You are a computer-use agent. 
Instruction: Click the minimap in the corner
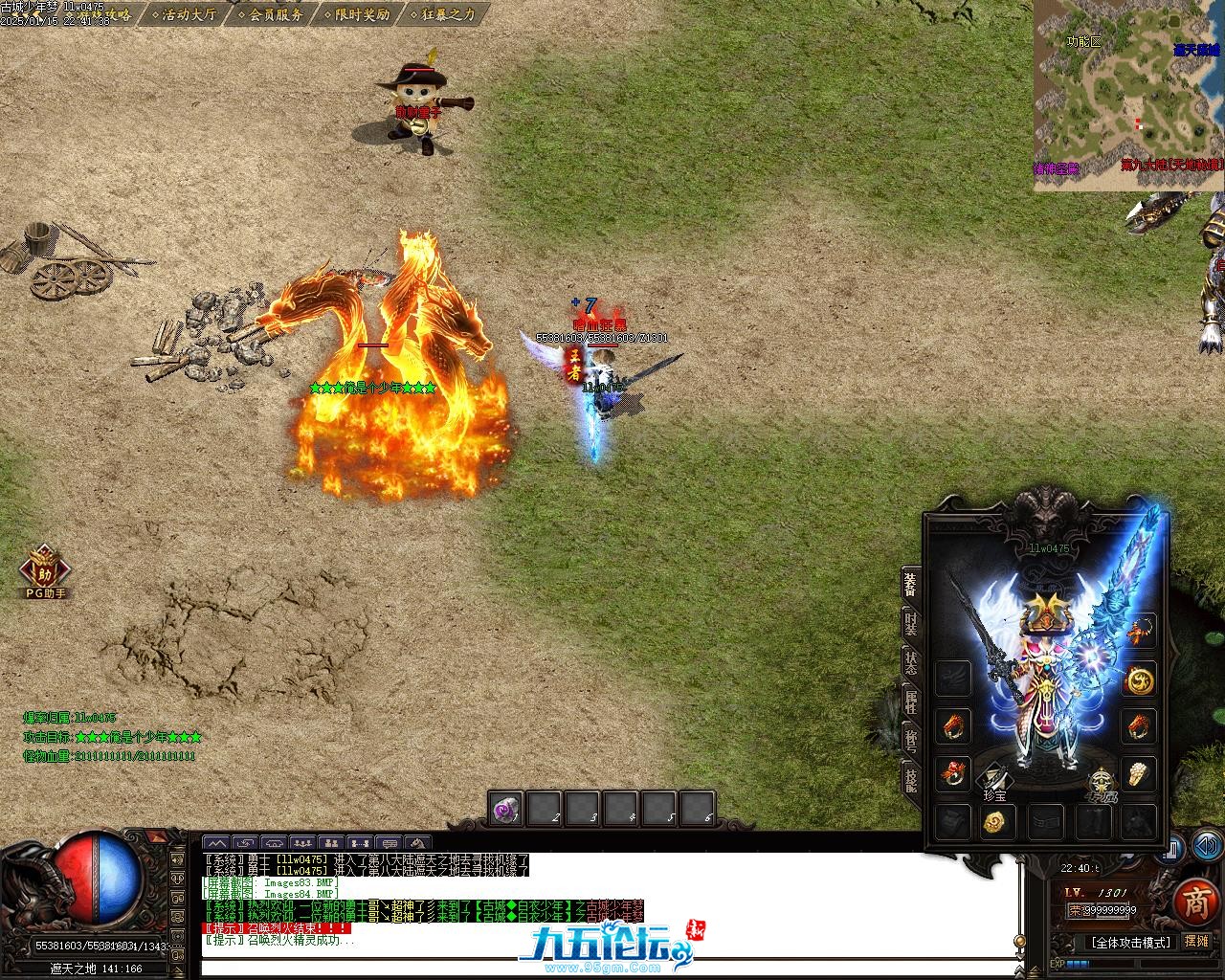(1128, 96)
